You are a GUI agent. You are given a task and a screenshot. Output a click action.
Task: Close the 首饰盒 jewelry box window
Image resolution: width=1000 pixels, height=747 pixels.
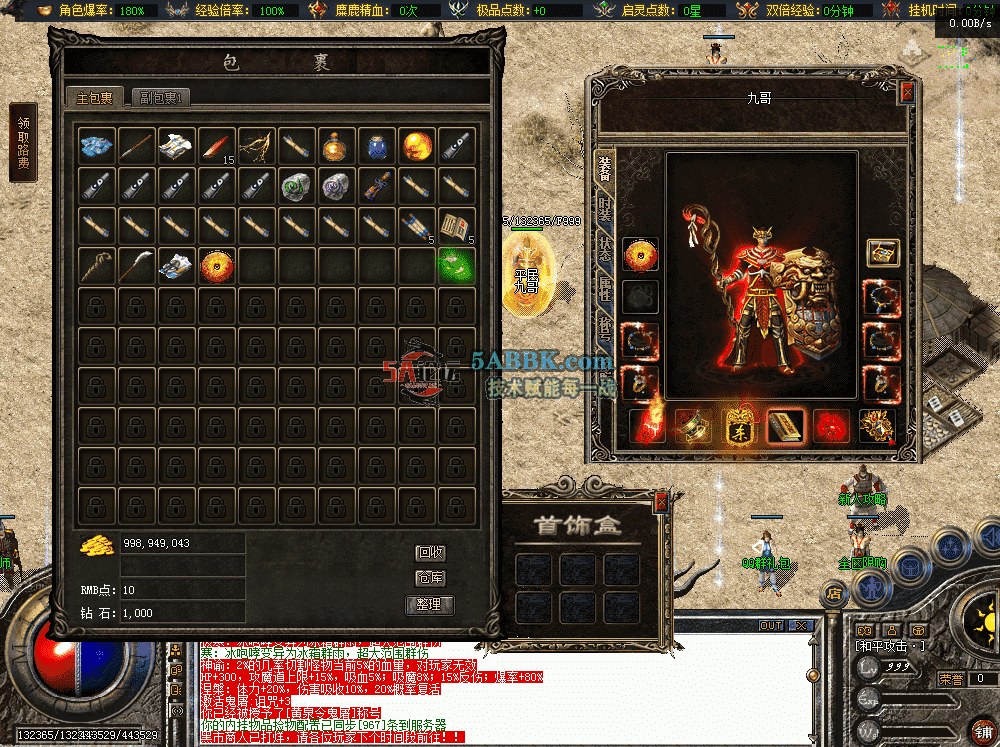click(660, 503)
